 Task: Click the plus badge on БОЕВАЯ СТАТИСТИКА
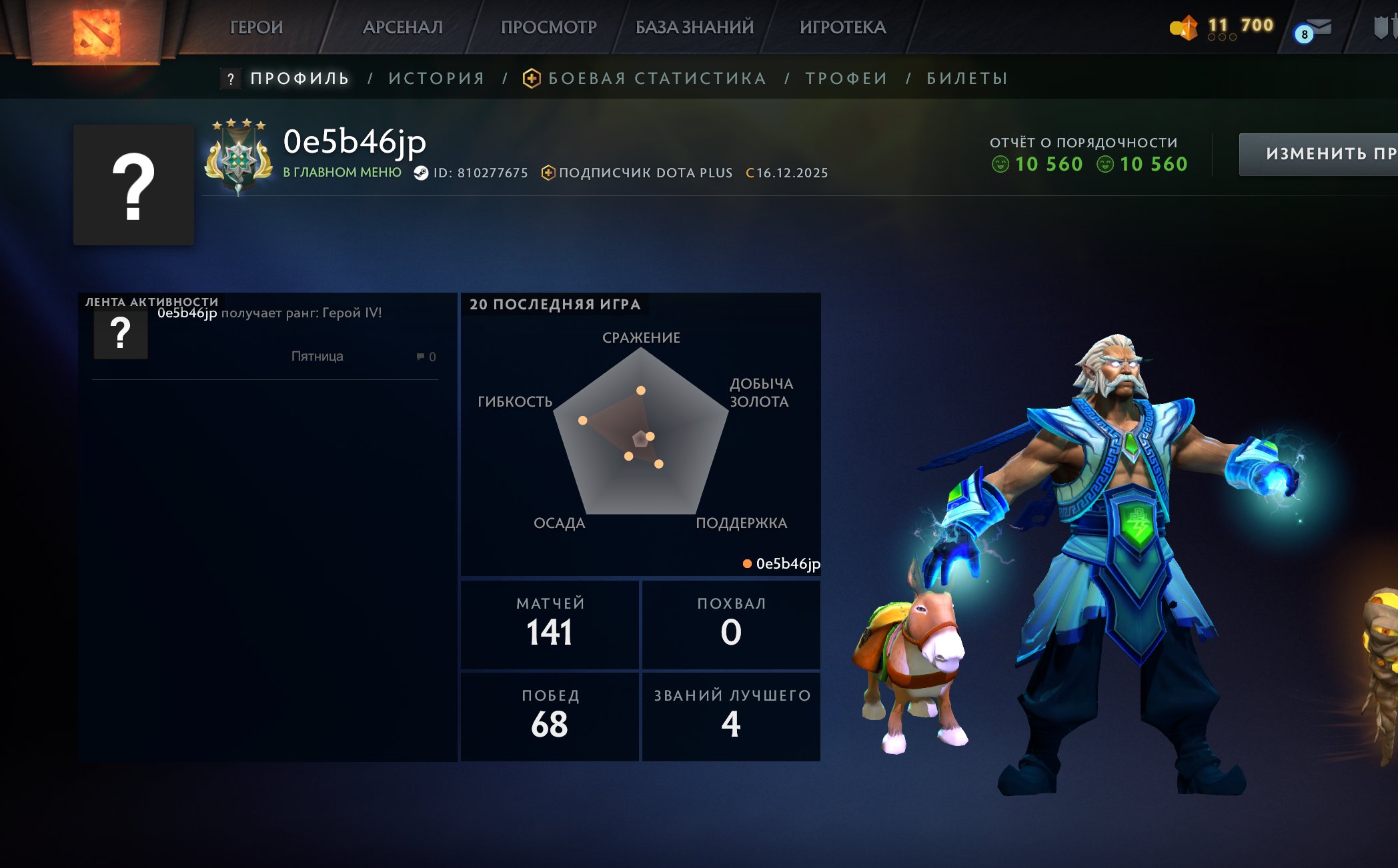pos(532,78)
